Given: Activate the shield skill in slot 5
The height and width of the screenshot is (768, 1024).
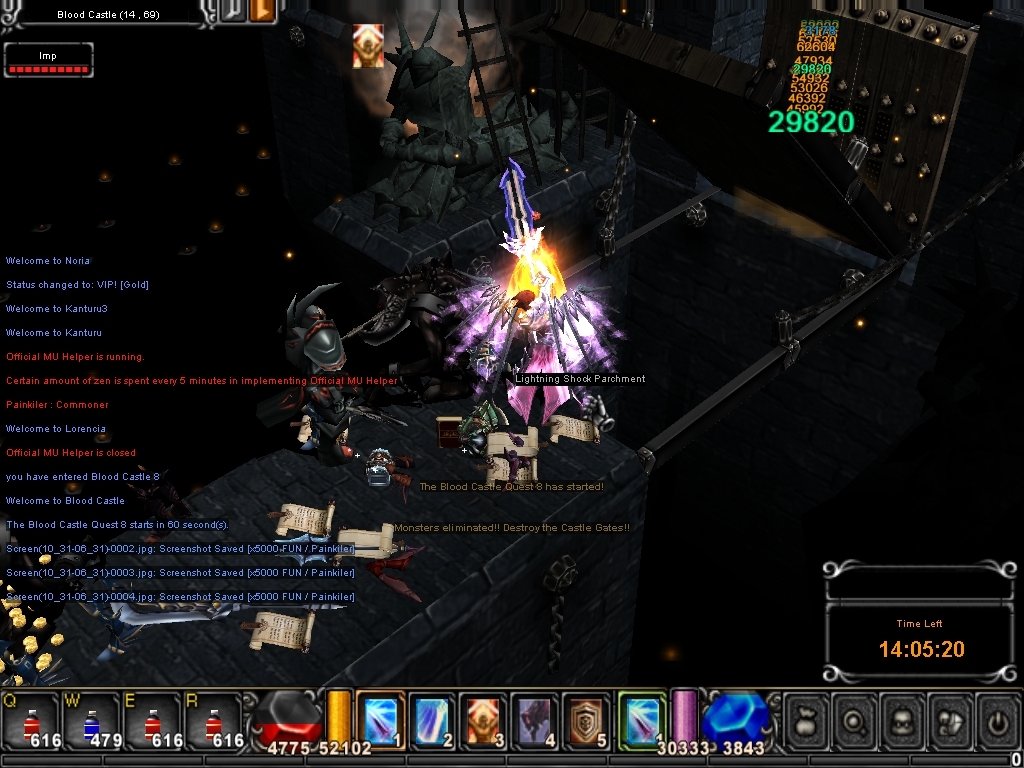Looking at the screenshot, I should pyautogui.click(x=588, y=720).
